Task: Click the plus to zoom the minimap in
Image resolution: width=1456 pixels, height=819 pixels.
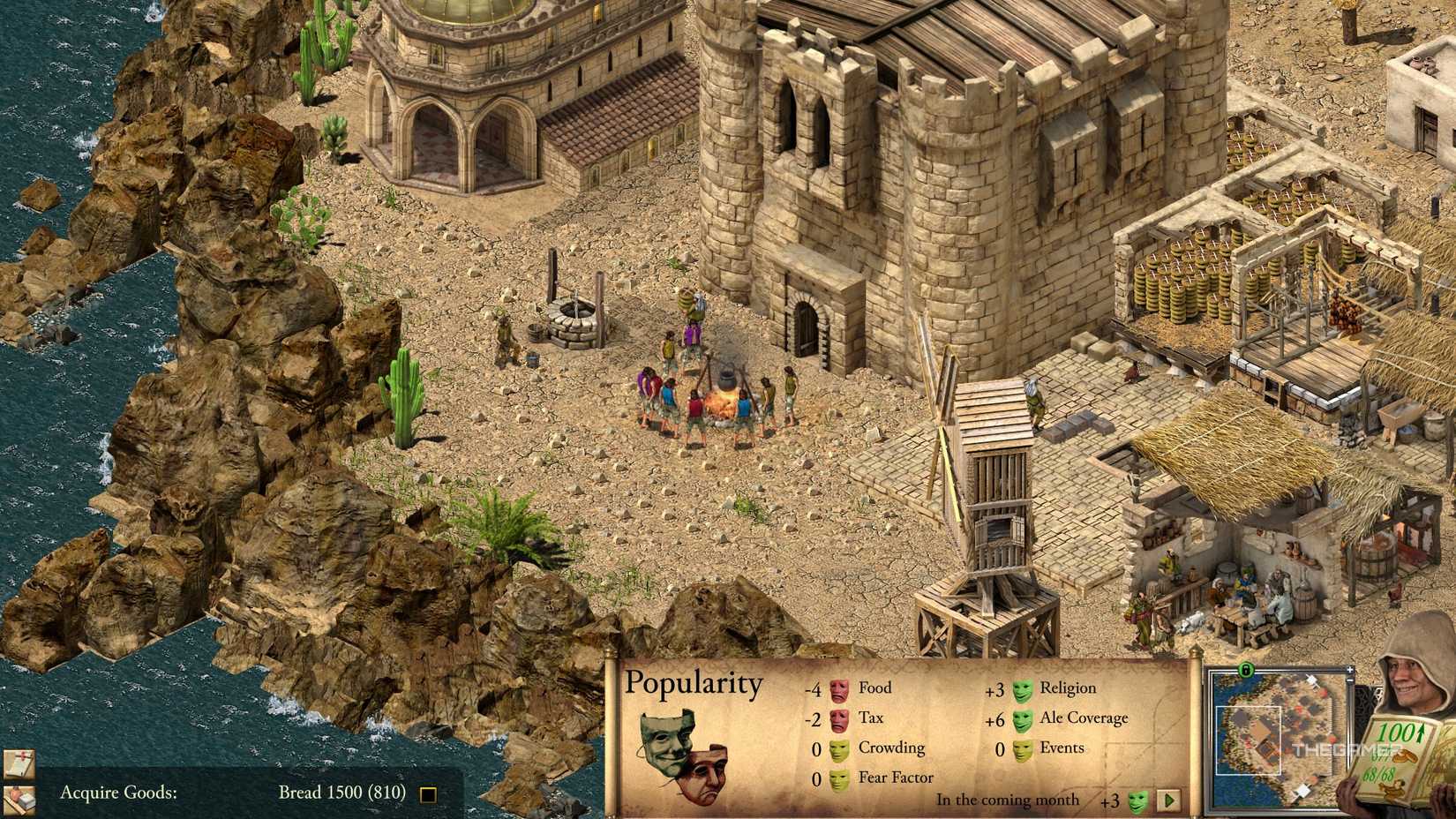Action: click(x=1349, y=670)
